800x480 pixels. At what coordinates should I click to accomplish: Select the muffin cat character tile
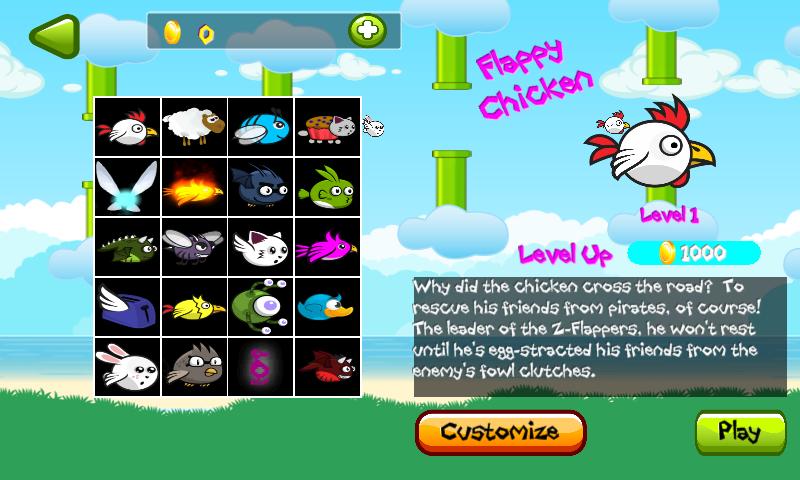pyautogui.click(x=326, y=127)
